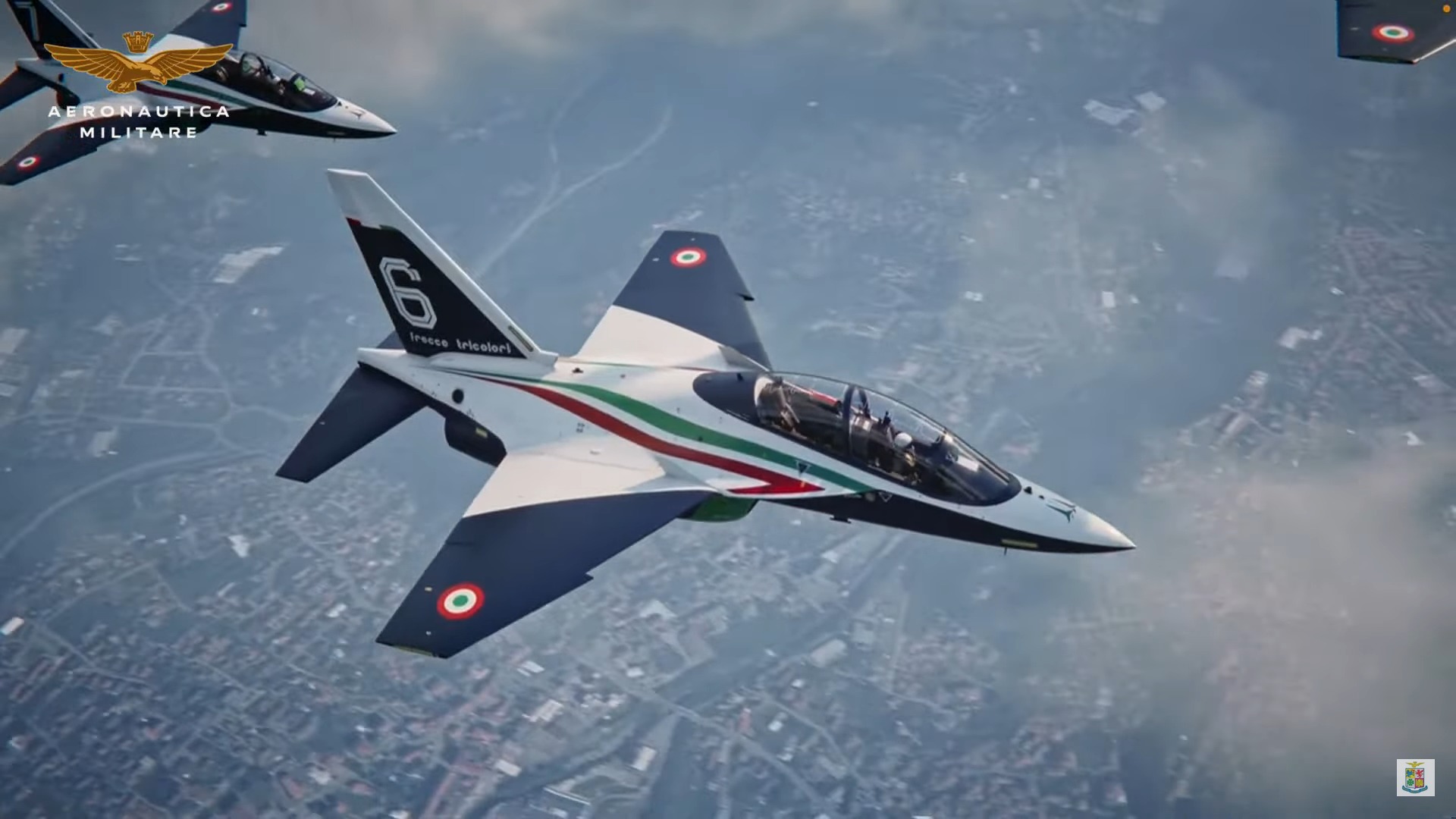The height and width of the screenshot is (819, 1456).
Task: Click the channel watermark badge
Action: tap(1415, 777)
